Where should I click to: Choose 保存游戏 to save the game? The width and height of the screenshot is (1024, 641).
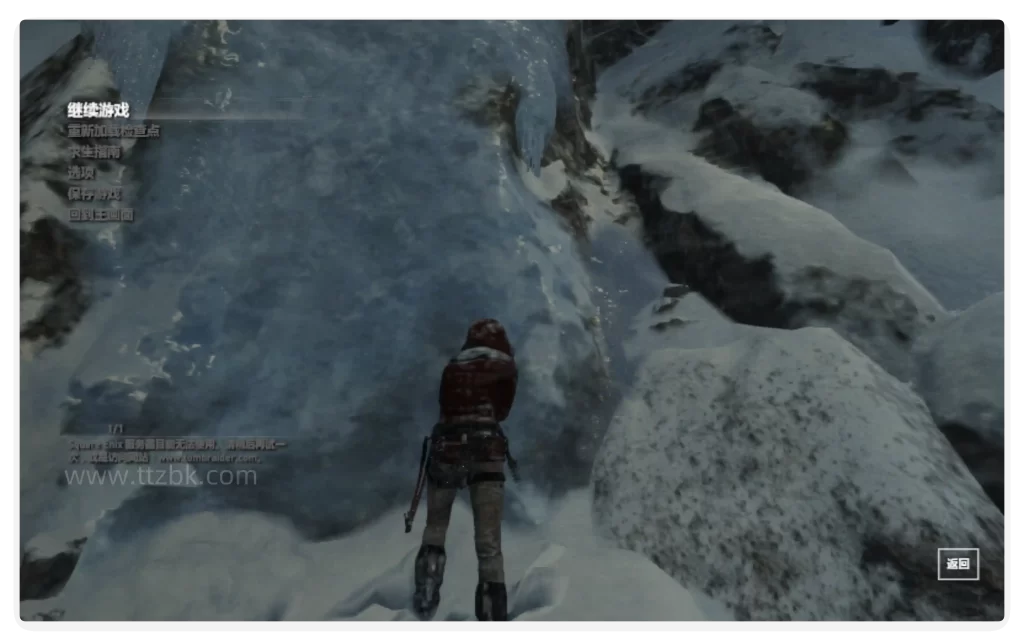tap(93, 193)
